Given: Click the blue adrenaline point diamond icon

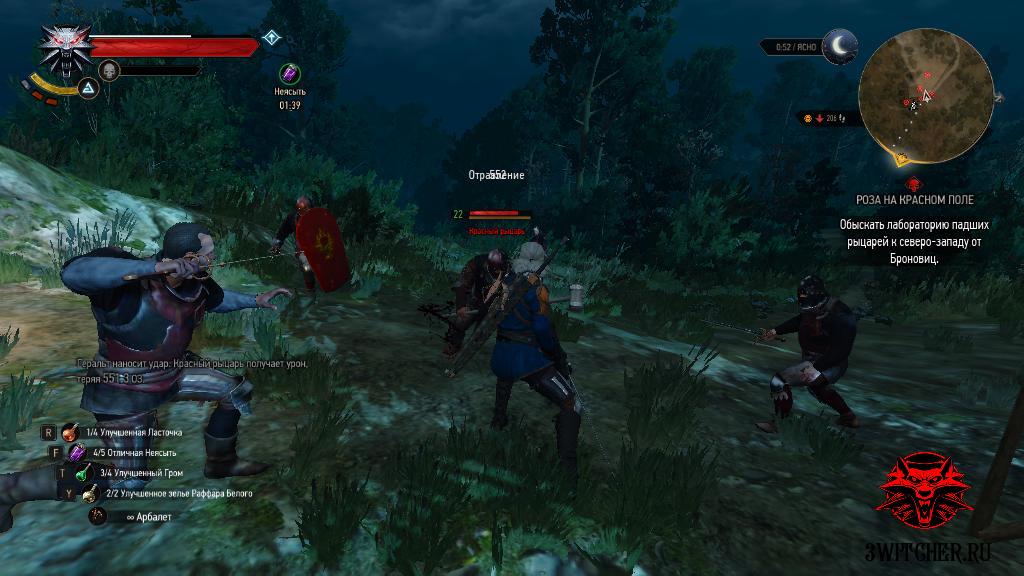Looking at the screenshot, I should 270,38.
